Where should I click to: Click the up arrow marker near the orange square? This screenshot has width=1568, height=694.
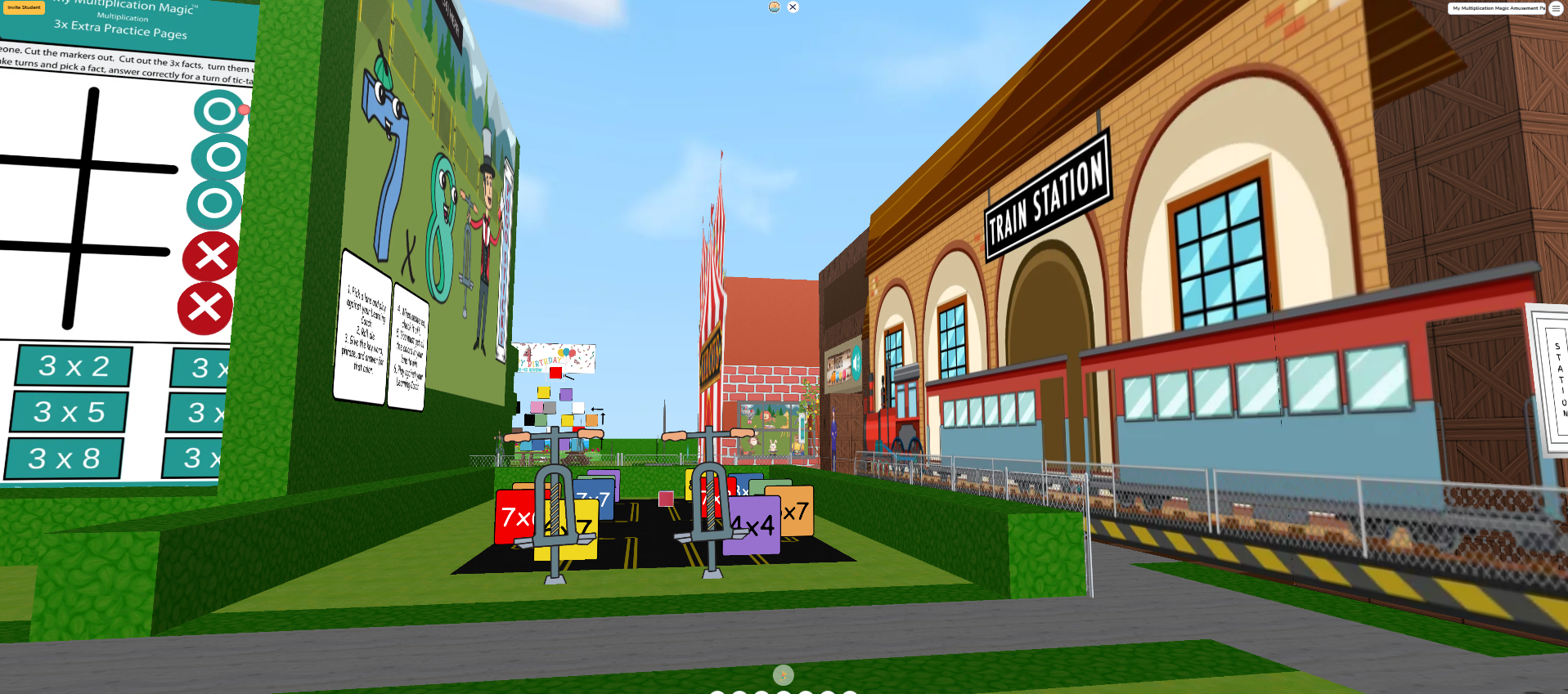coord(603,419)
